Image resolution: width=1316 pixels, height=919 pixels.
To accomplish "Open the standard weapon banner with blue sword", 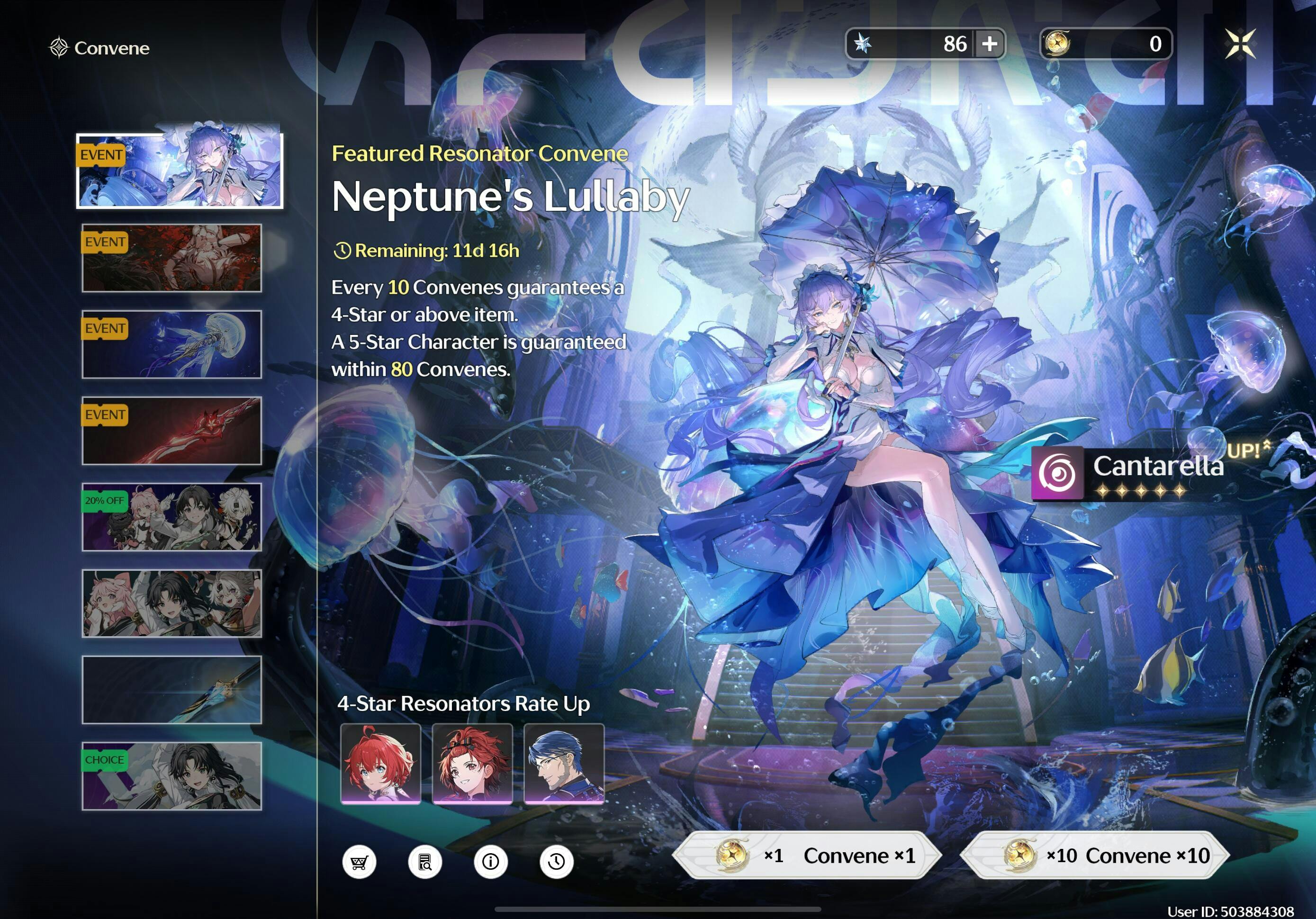I will click(172, 690).
